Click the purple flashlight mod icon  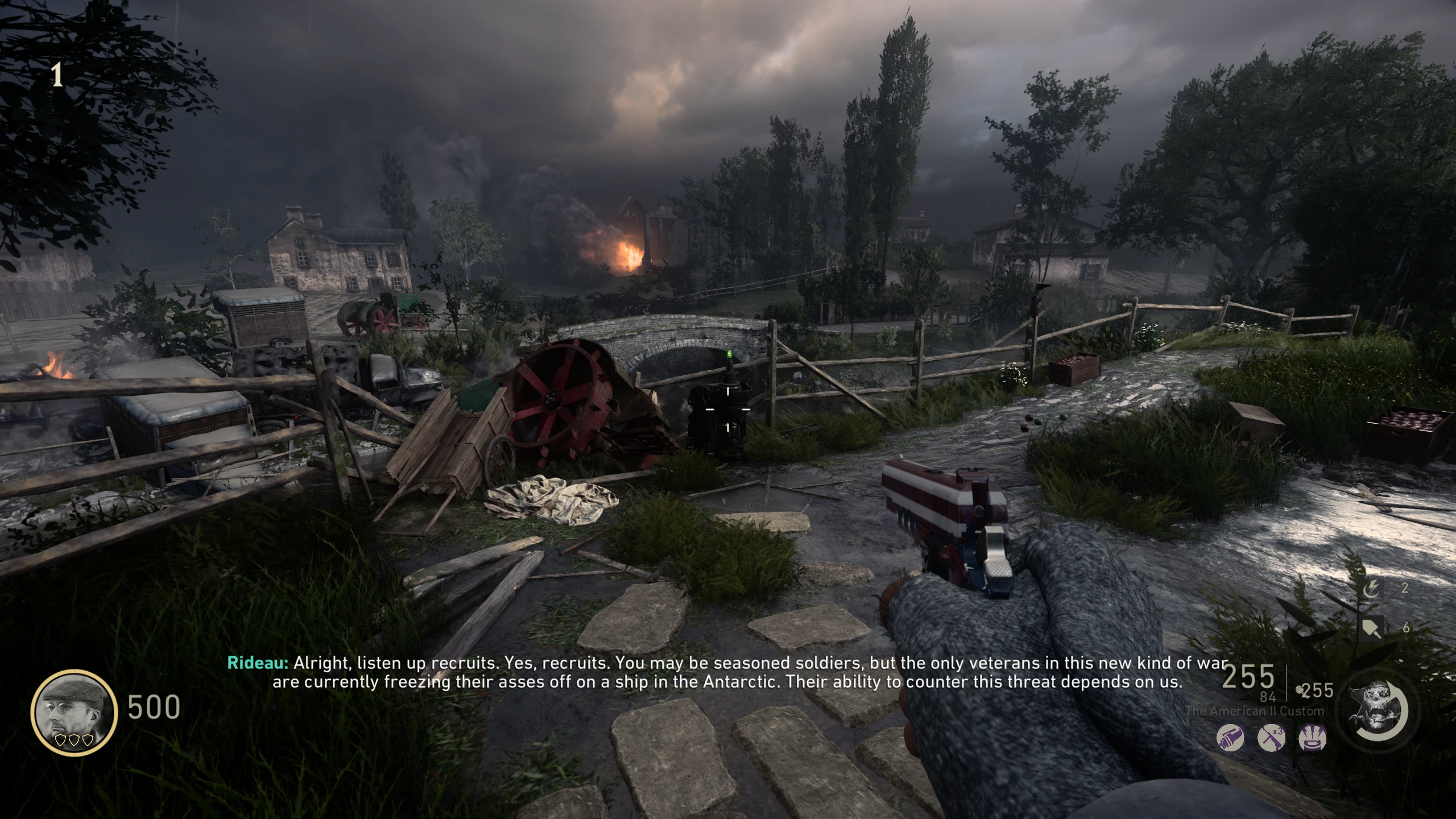pyautogui.click(x=1230, y=739)
